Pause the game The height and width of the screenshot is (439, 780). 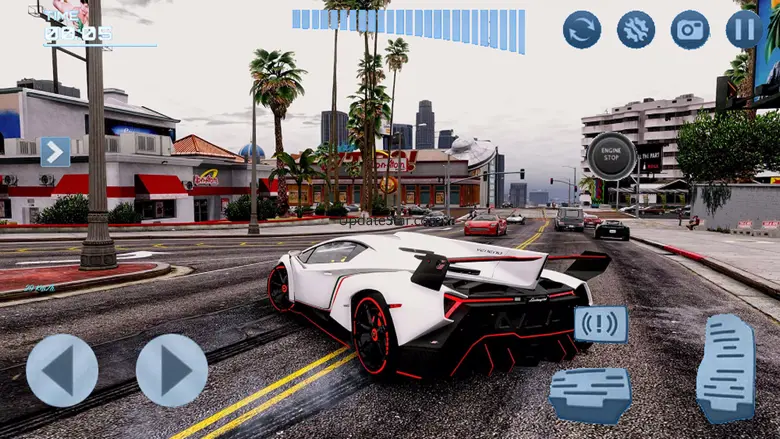(x=744, y=30)
